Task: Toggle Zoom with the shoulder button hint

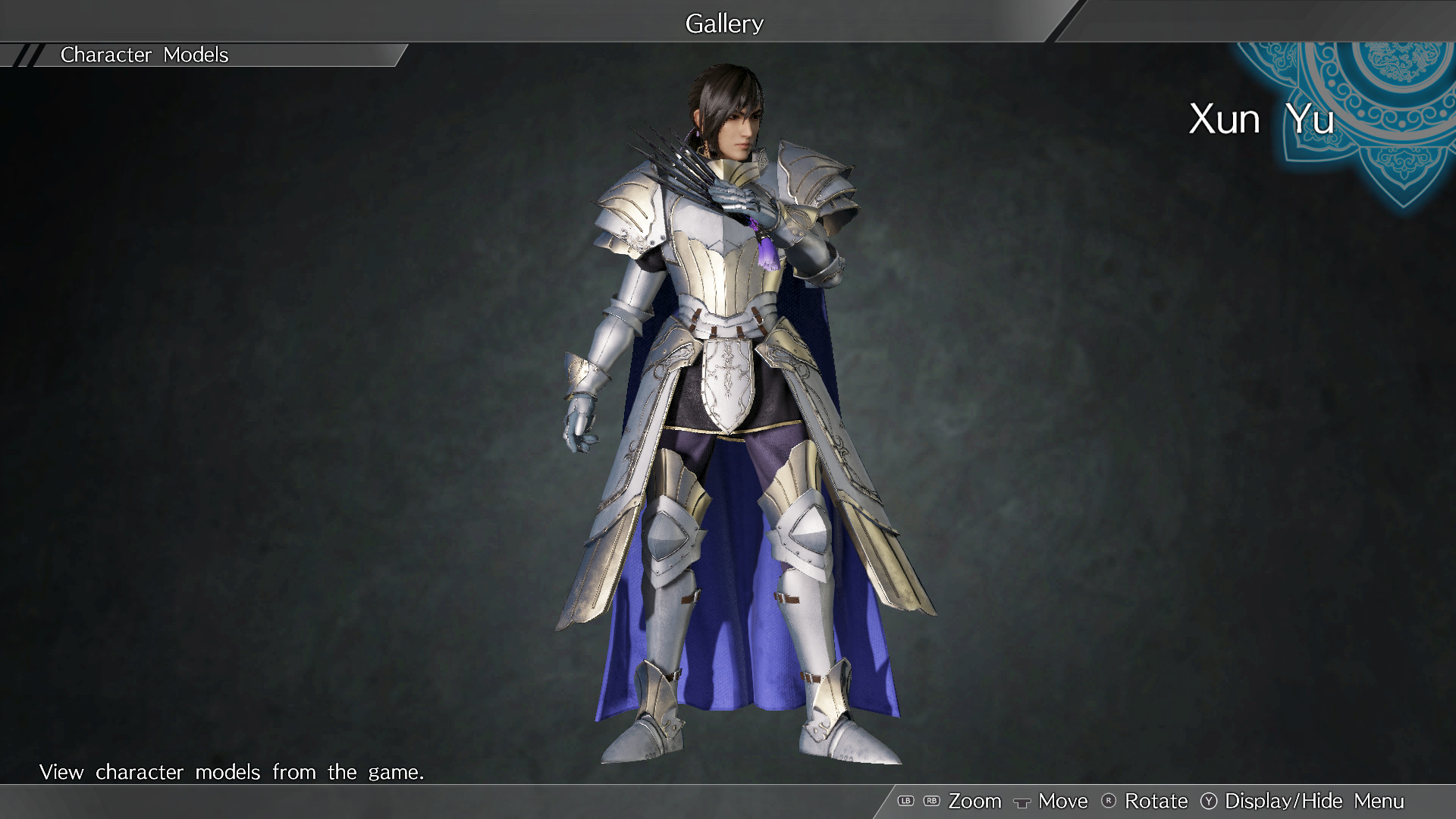Action: tap(976, 801)
